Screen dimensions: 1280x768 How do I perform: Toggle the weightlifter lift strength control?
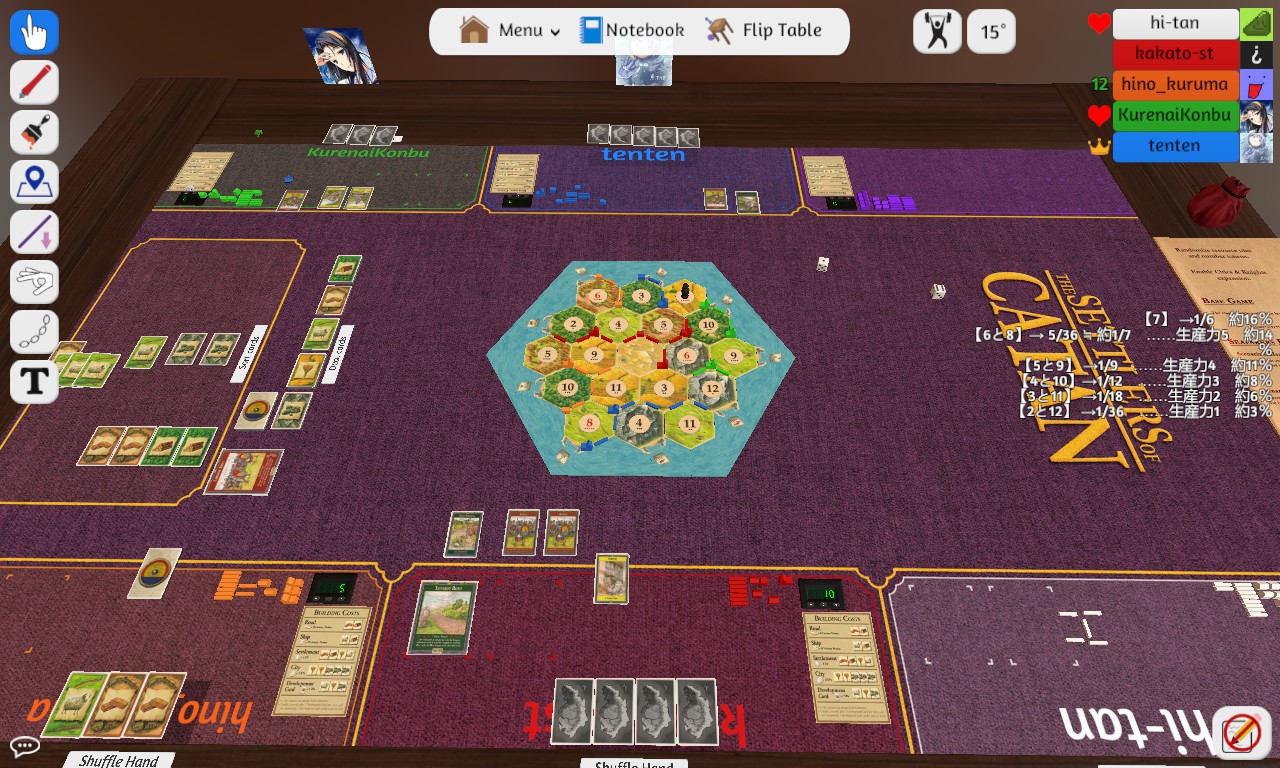(935, 31)
